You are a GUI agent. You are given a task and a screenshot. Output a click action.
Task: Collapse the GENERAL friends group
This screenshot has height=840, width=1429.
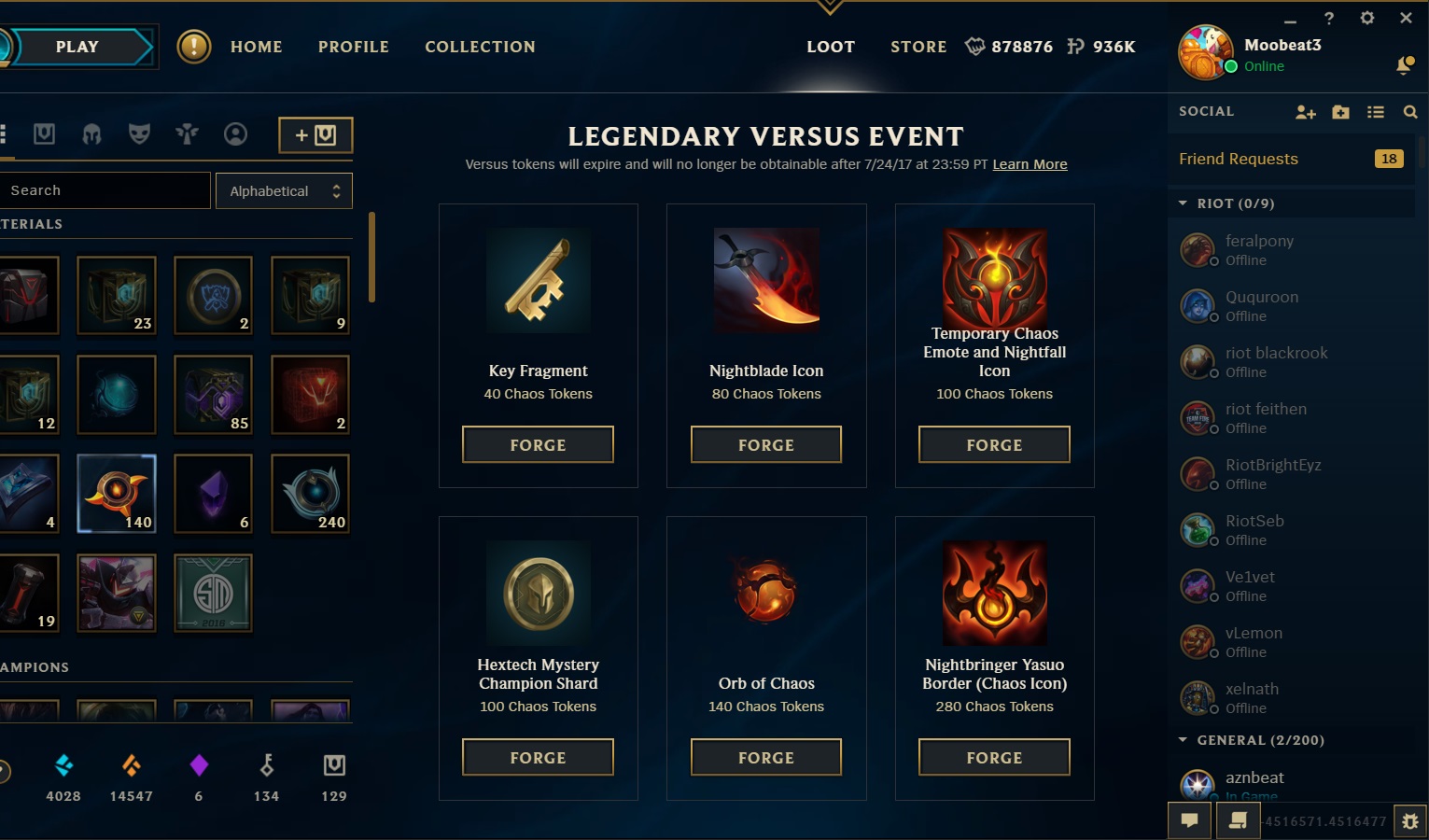[1182, 739]
